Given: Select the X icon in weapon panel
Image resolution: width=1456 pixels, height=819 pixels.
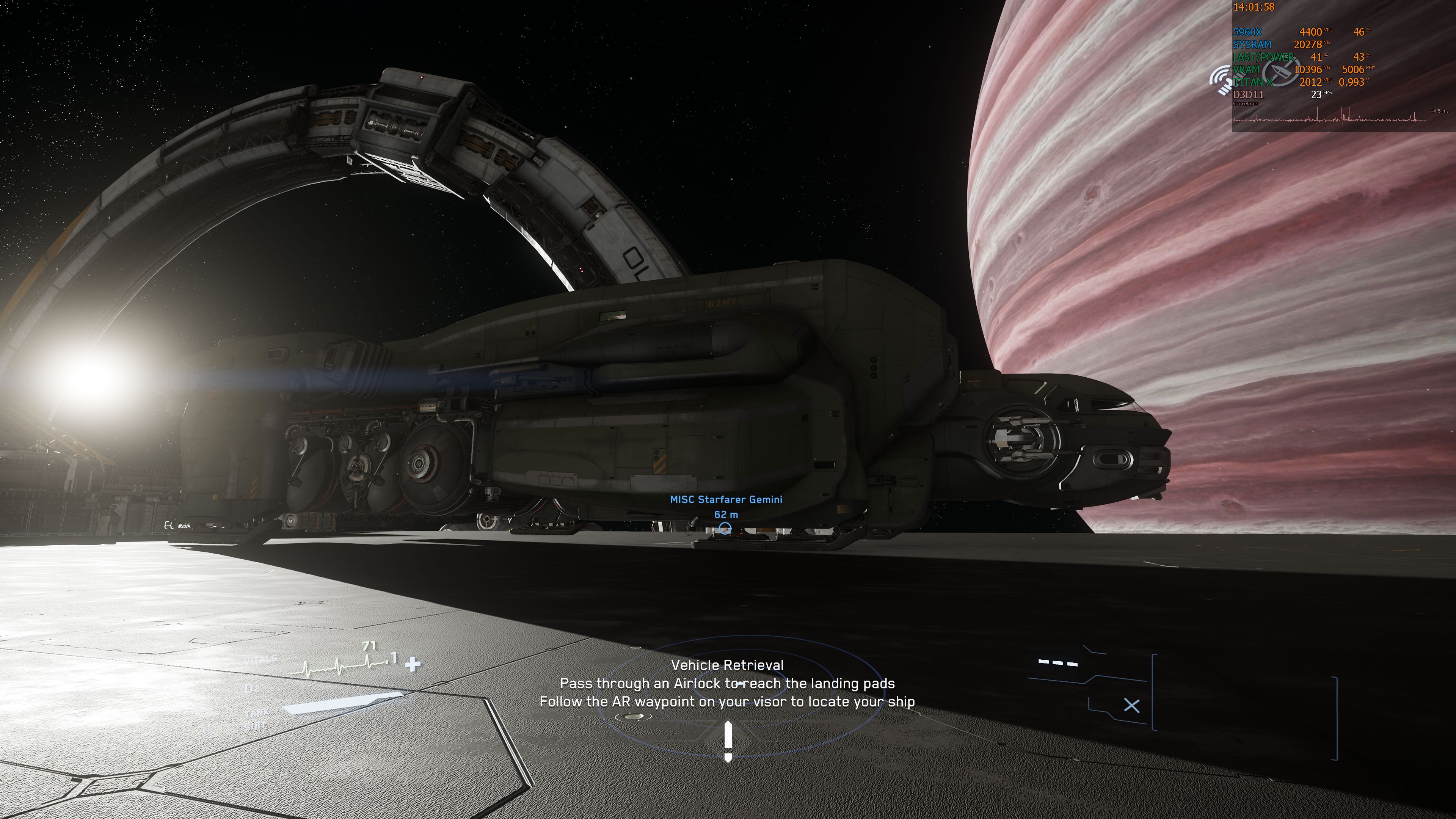Looking at the screenshot, I should pyautogui.click(x=1131, y=705).
